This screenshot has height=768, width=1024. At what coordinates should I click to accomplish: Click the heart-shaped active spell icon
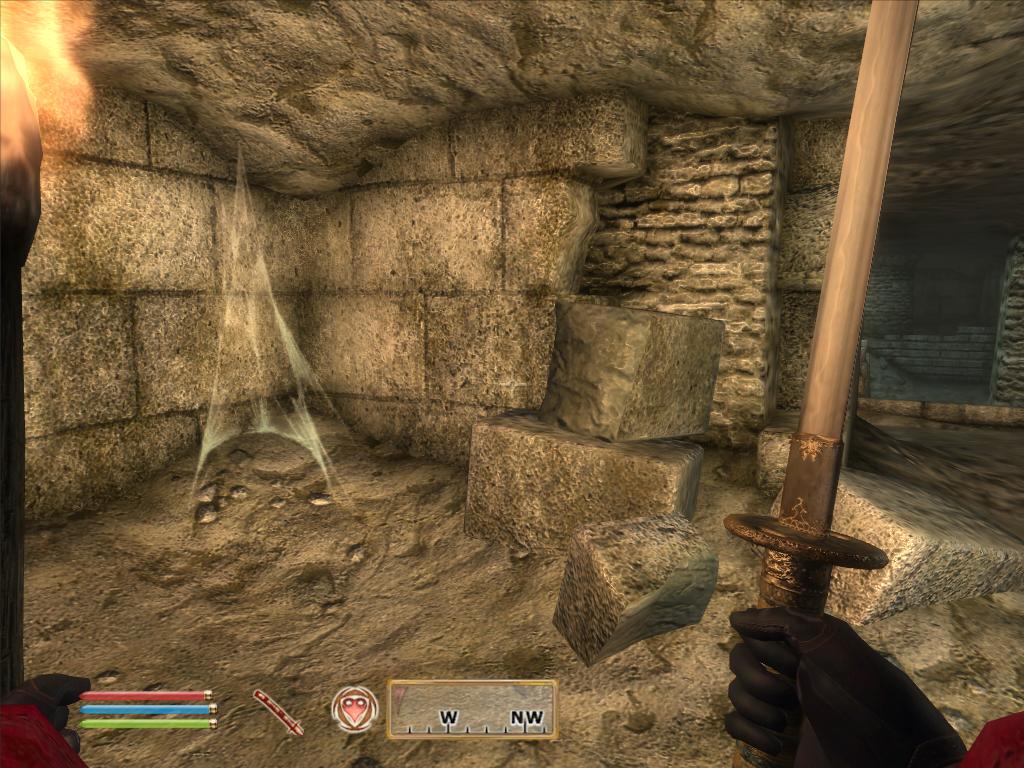(x=355, y=709)
